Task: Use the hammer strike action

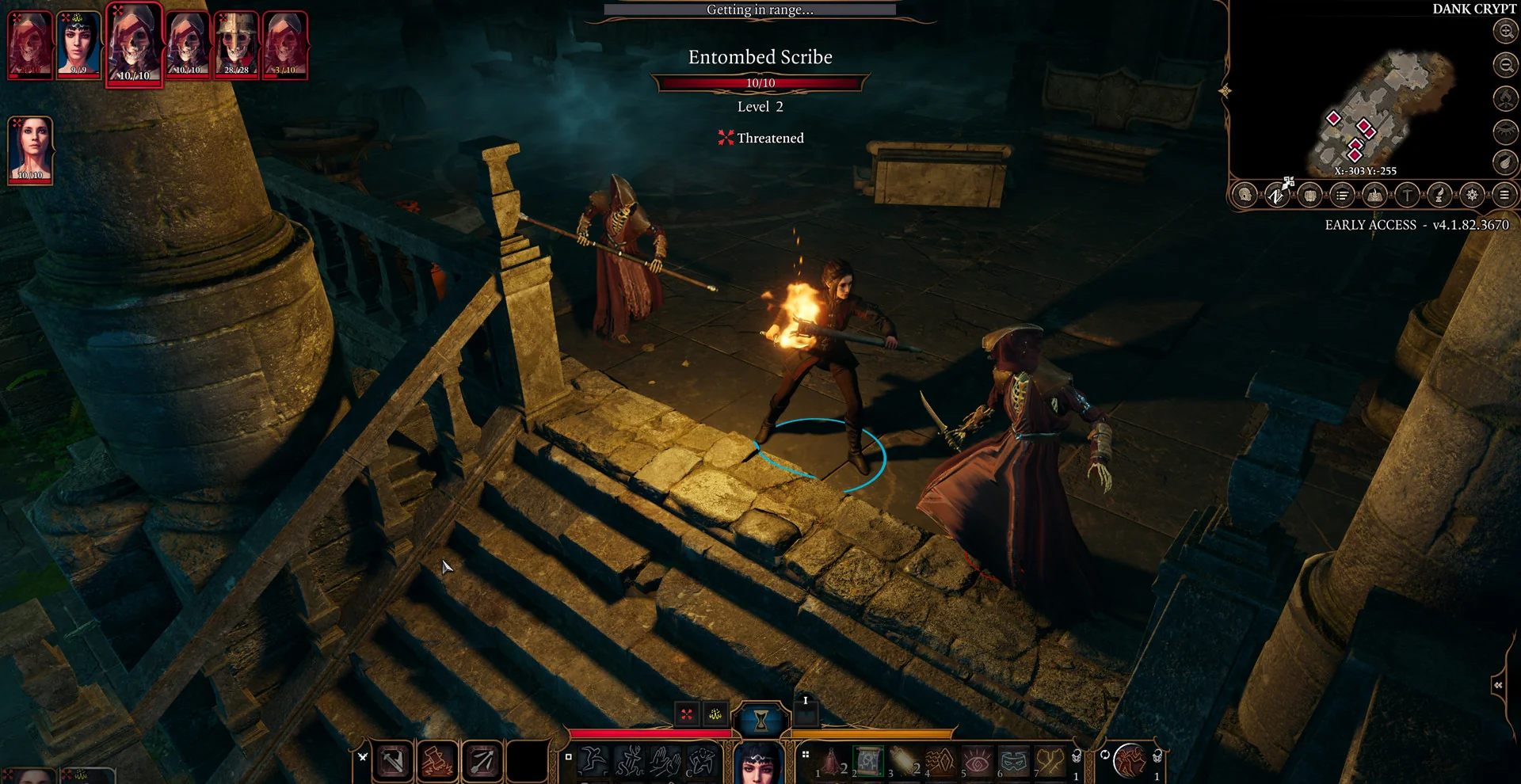Action: 436,762
